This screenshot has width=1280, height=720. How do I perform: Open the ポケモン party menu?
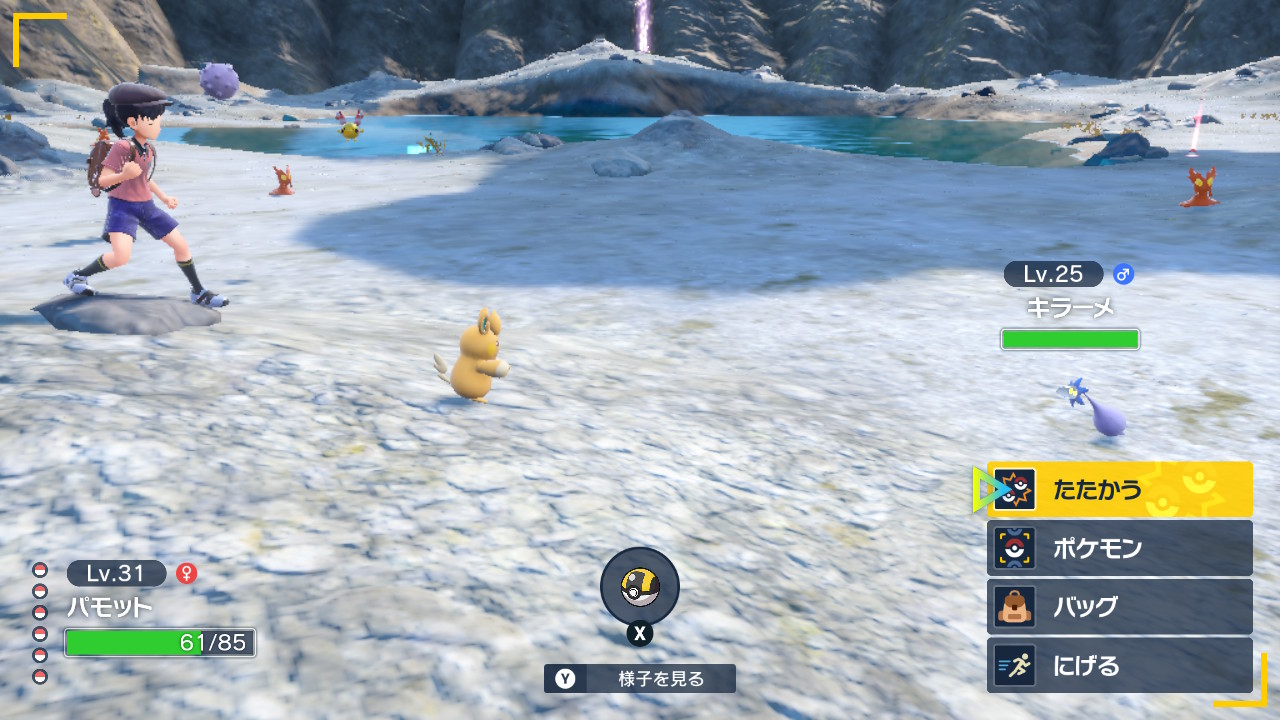1119,548
